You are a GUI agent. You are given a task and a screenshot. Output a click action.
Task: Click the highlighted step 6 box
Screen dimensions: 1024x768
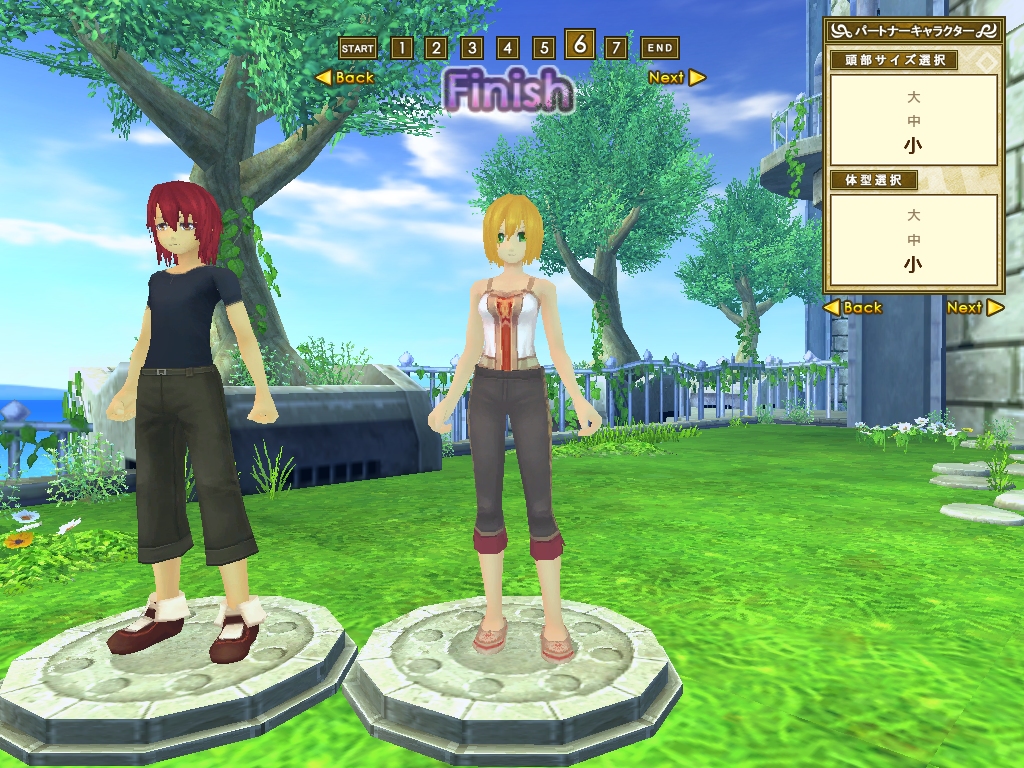[x=580, y=45]
